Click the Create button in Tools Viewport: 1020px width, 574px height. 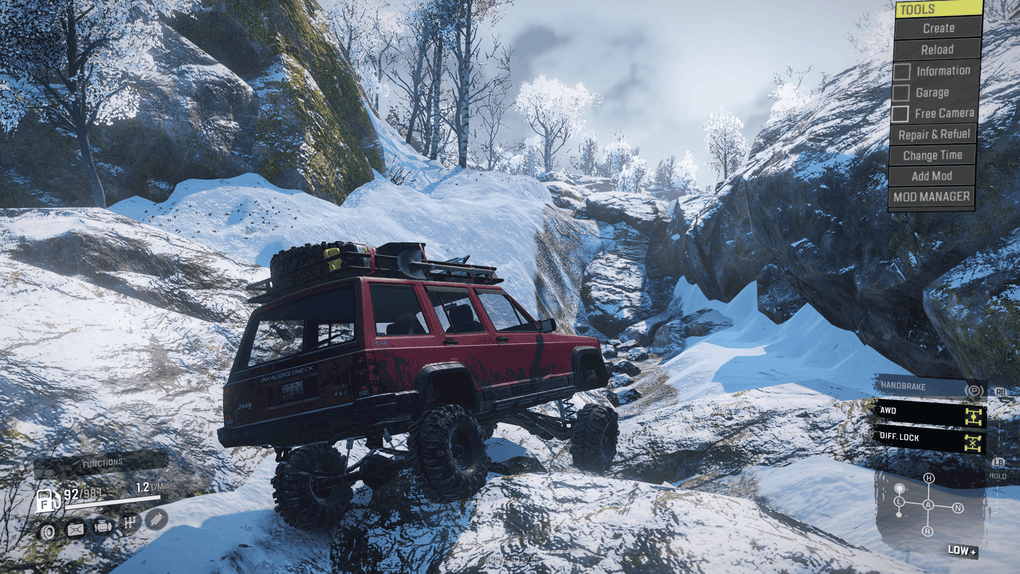click(937, 28)
